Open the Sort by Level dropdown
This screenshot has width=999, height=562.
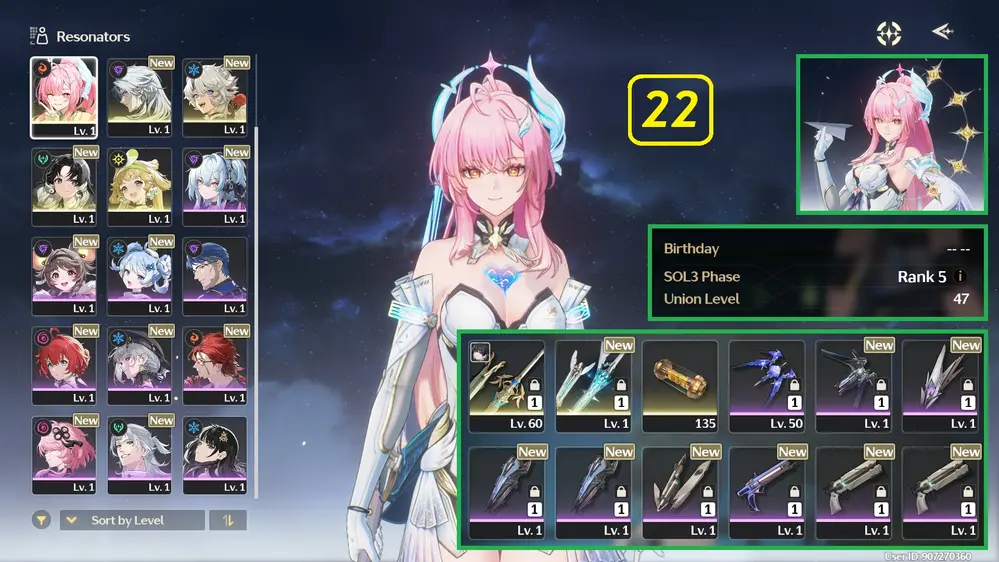coord(132,520)
